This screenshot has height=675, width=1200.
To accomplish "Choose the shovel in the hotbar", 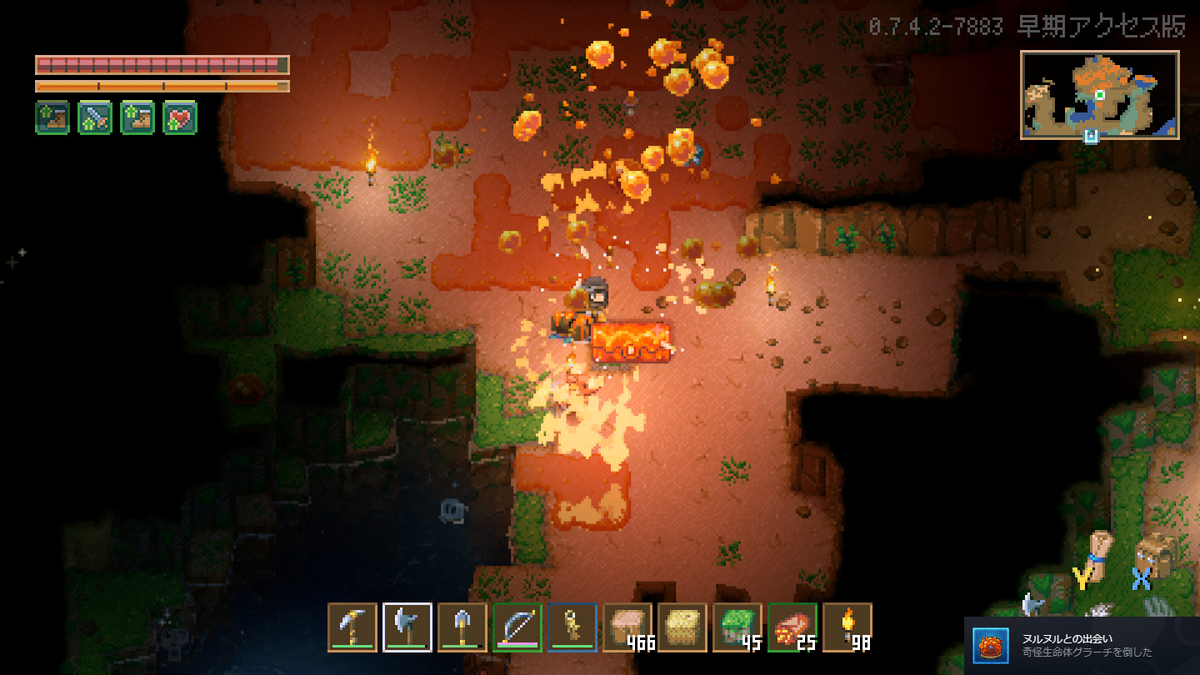I will (462, 627).
